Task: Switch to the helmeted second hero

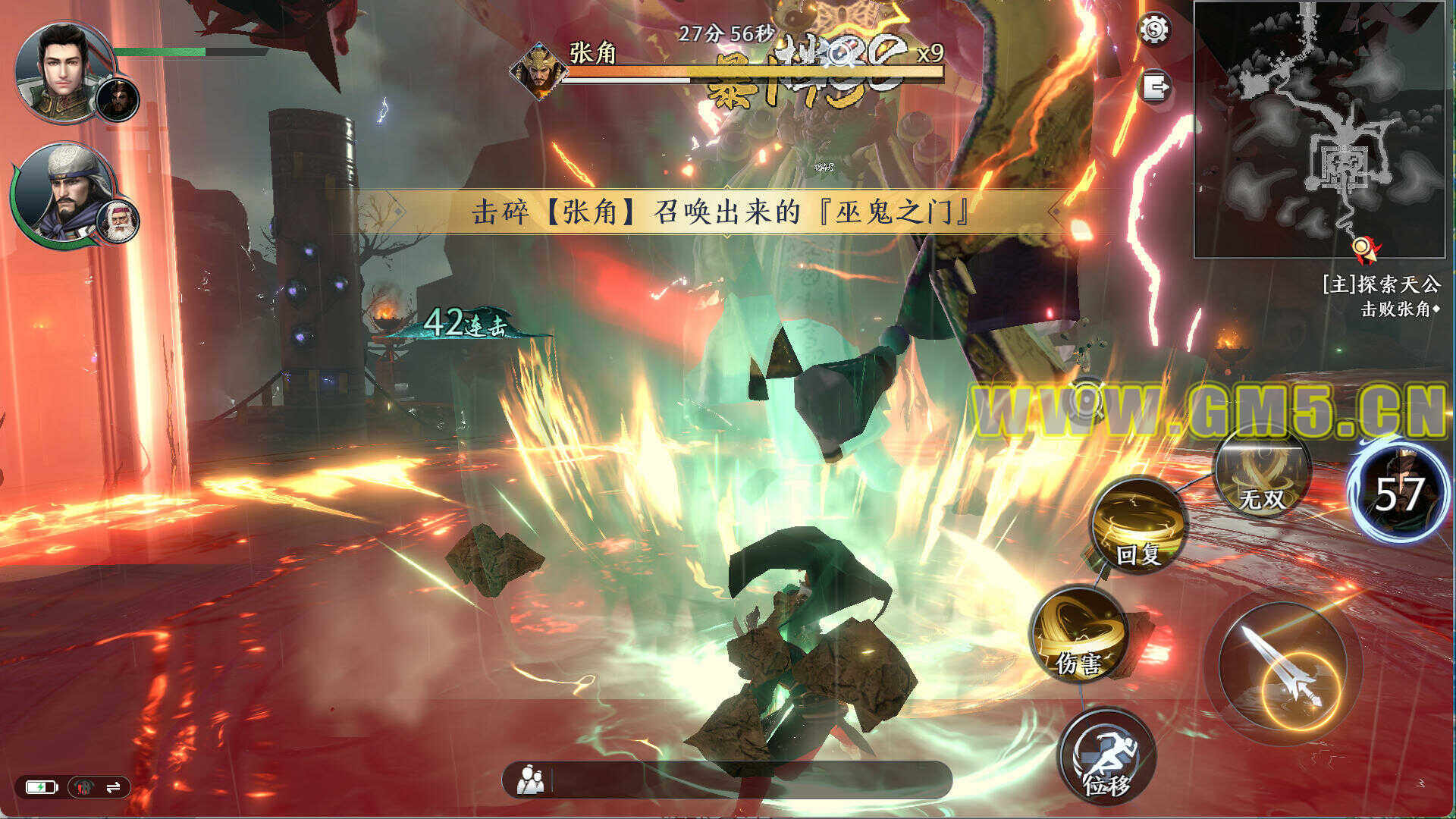Action: coord(62,193)
